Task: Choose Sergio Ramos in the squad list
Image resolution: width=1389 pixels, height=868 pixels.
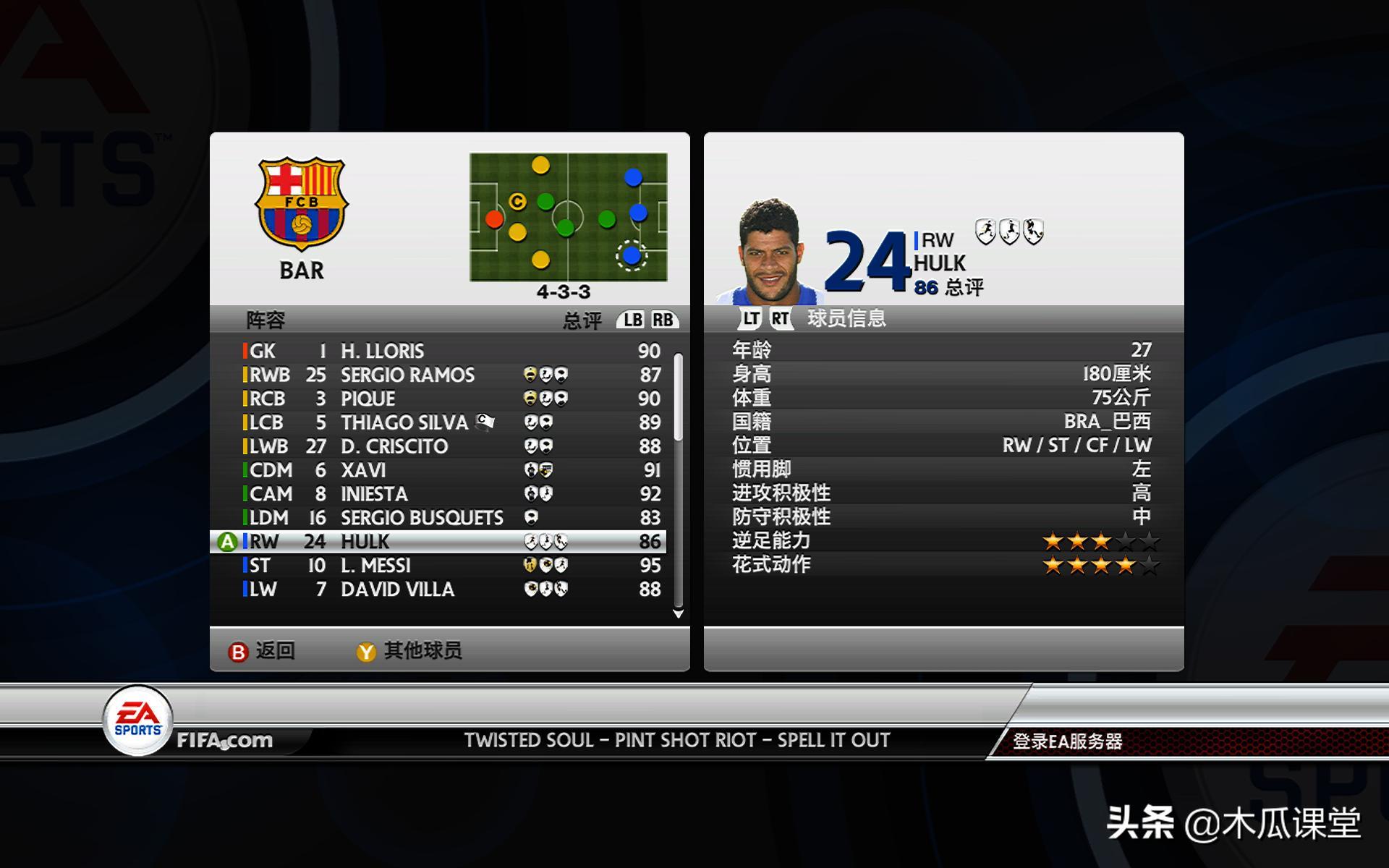Action: [x=449, y=375]
